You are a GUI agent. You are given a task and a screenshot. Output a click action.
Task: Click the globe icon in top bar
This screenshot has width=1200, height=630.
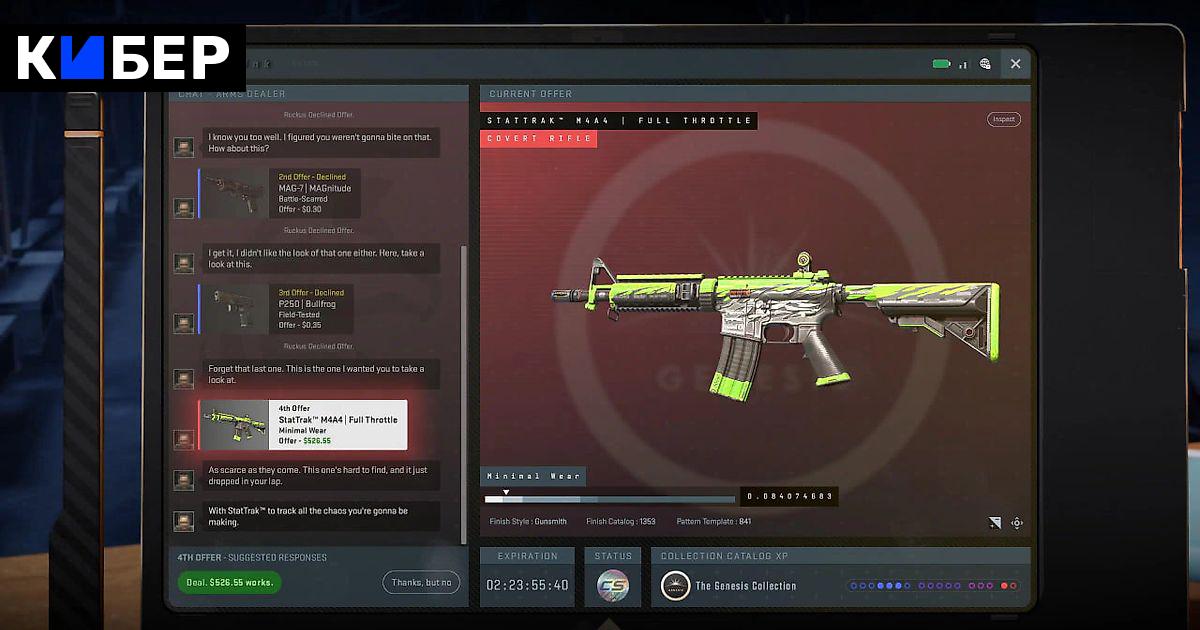coord(985,64)
